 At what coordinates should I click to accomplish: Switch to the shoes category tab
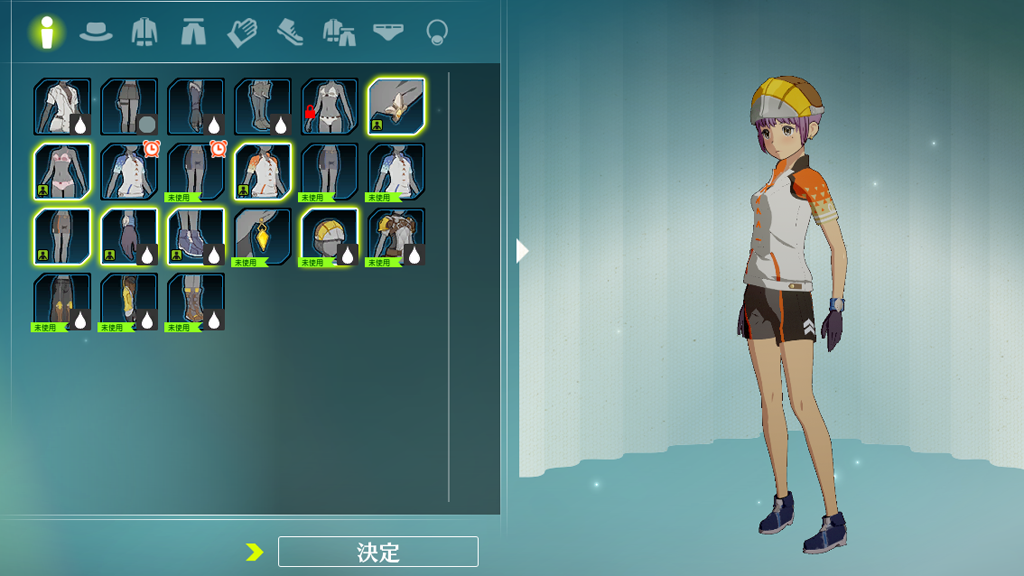pos(290,32)
